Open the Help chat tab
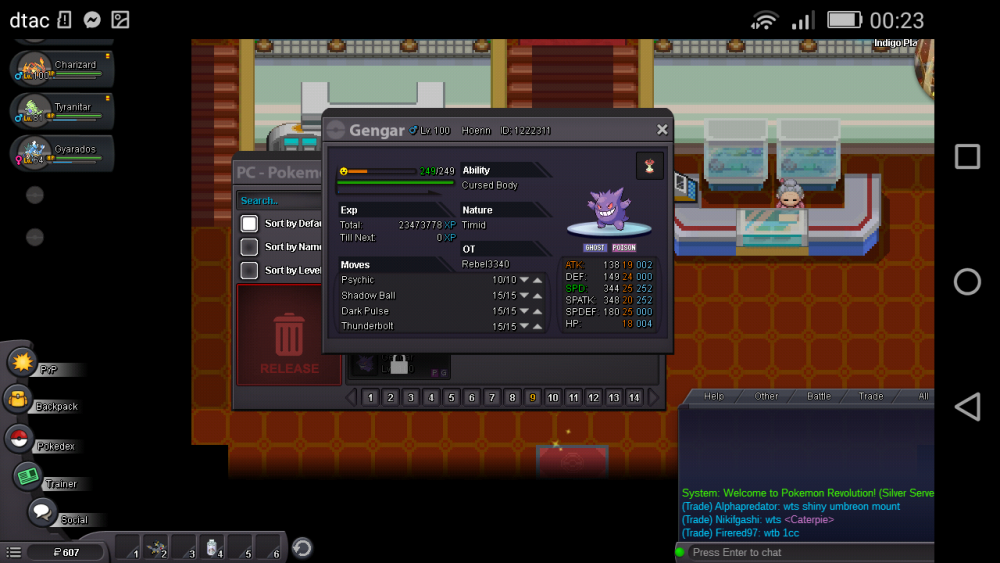The height and width of the screenshot is (563, 1000). 714,397
